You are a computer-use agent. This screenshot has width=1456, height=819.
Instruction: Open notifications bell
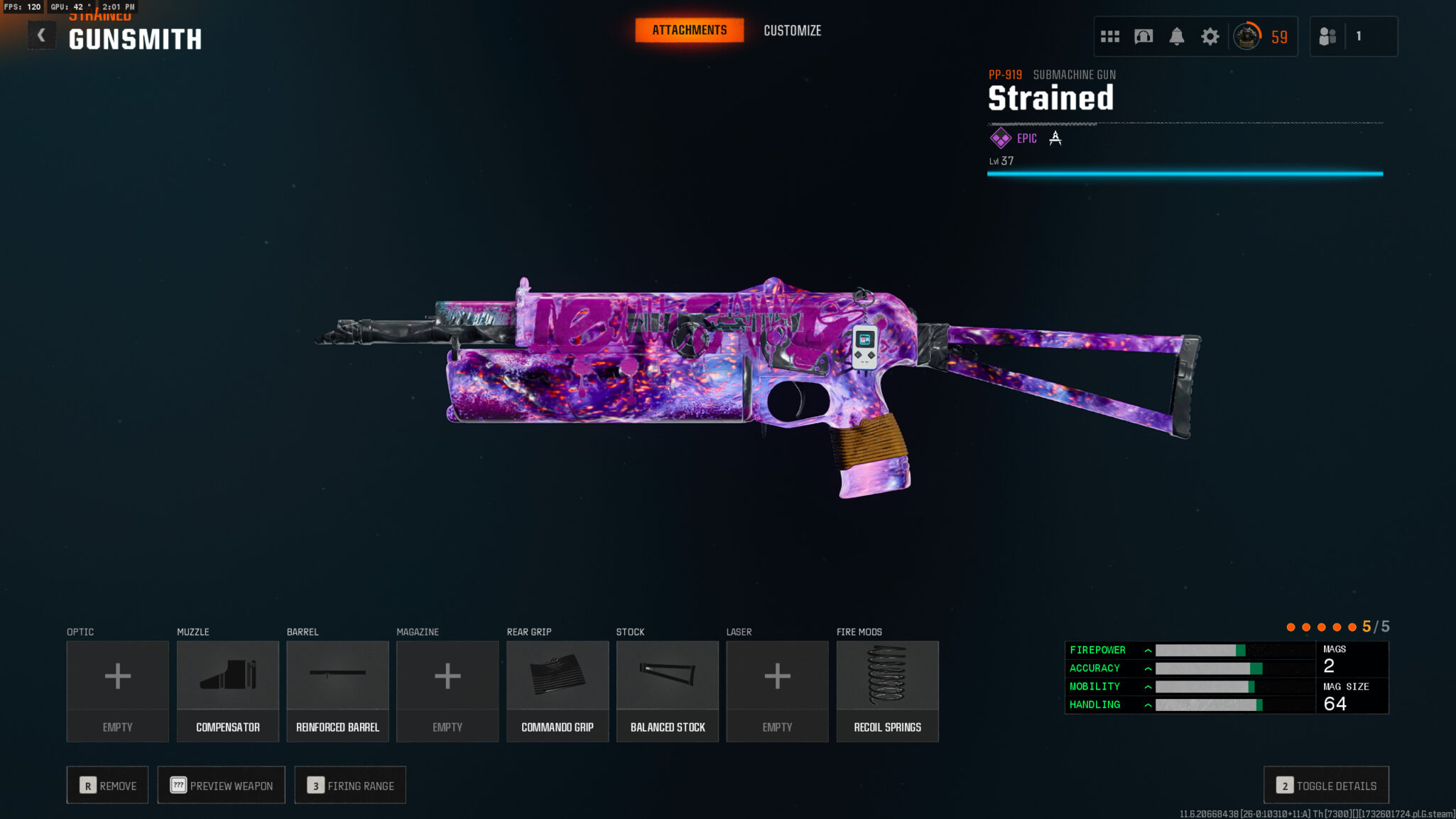tap(1176, 36)
